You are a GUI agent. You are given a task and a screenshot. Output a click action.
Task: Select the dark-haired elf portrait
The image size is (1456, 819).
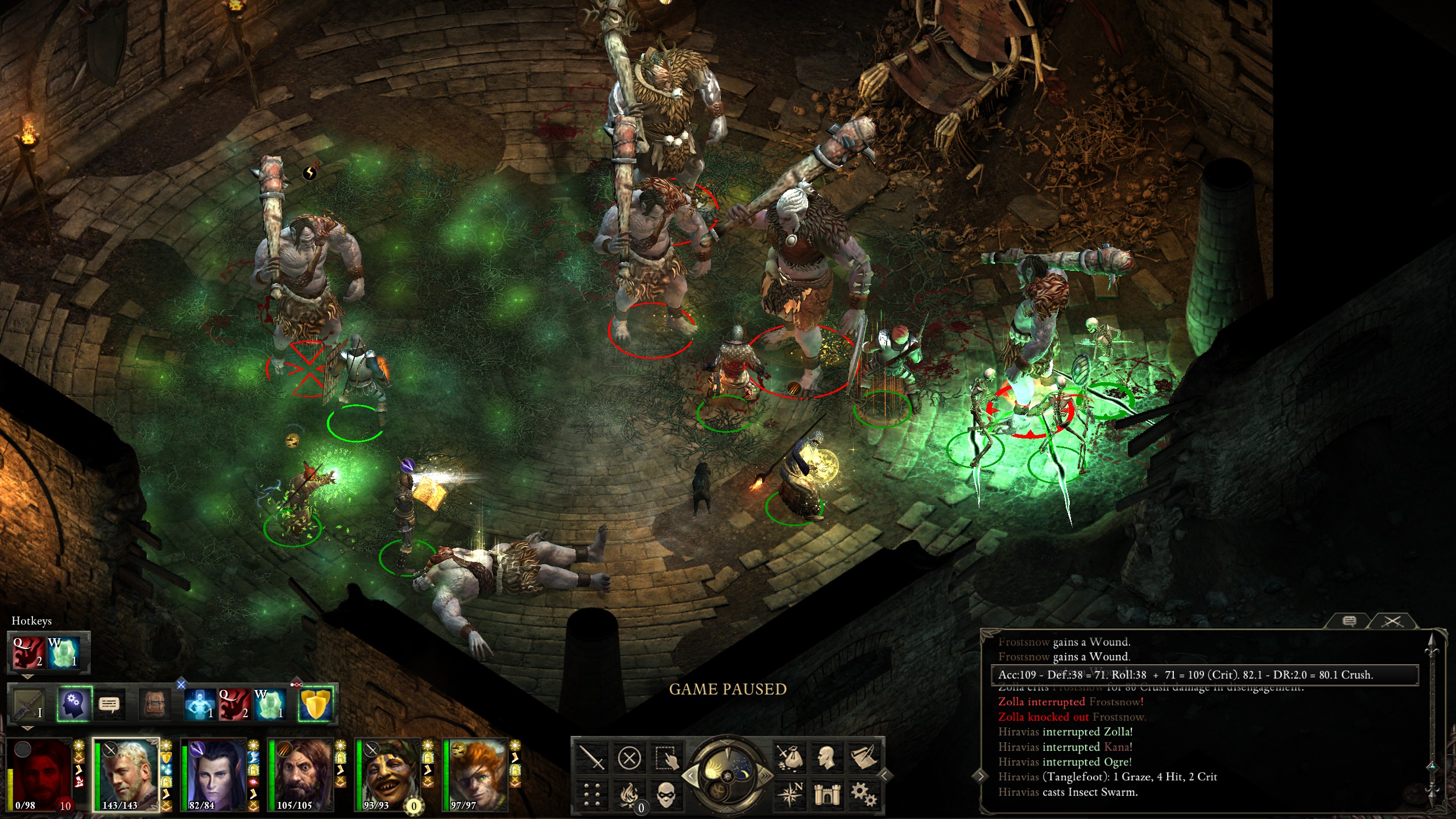tap(214, 773)
